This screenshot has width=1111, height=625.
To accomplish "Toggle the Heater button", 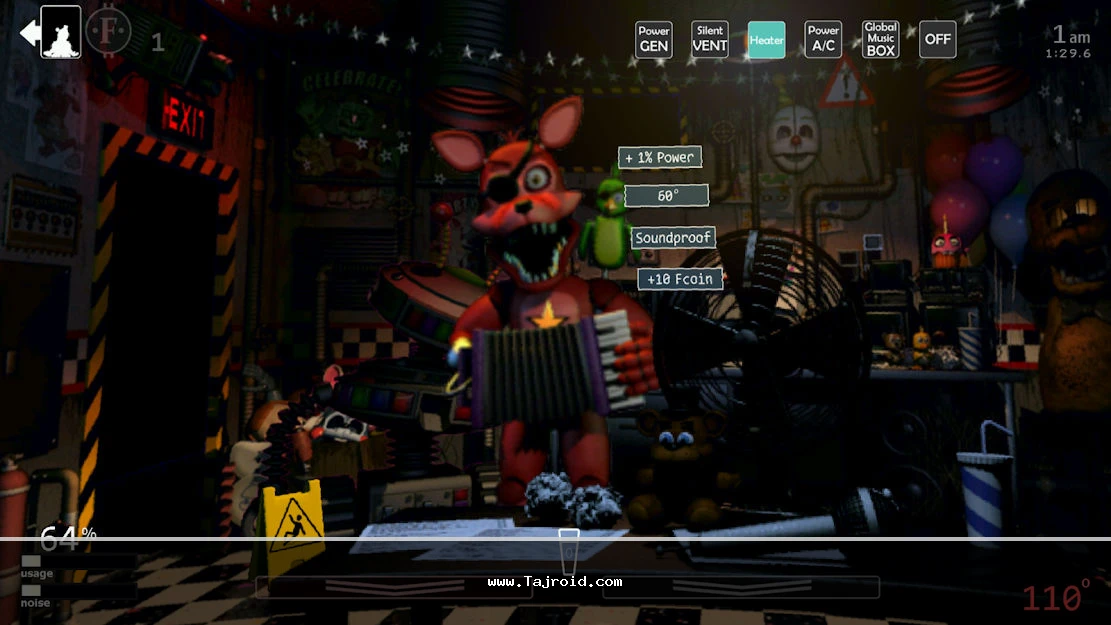I will point(767,40).
